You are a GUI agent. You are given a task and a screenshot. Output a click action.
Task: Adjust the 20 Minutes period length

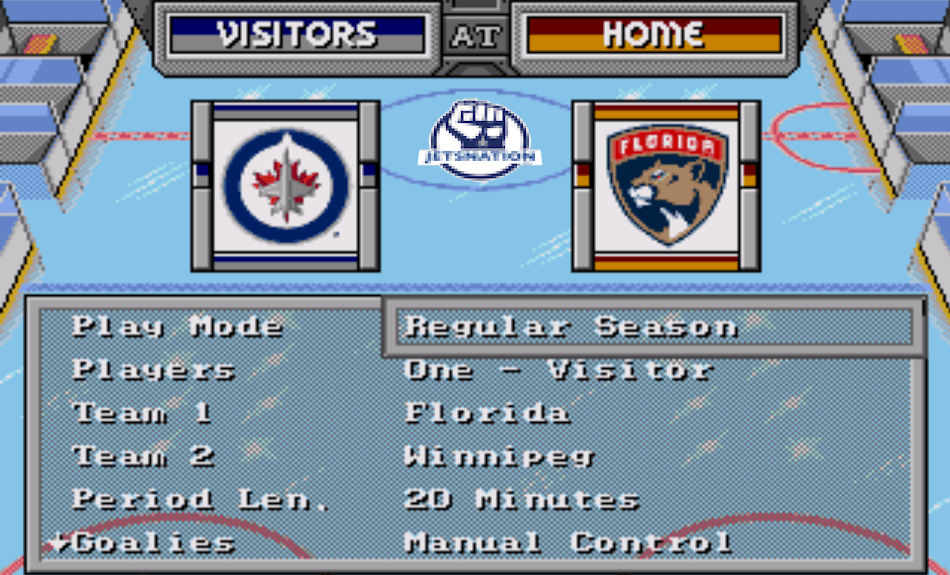521,500
